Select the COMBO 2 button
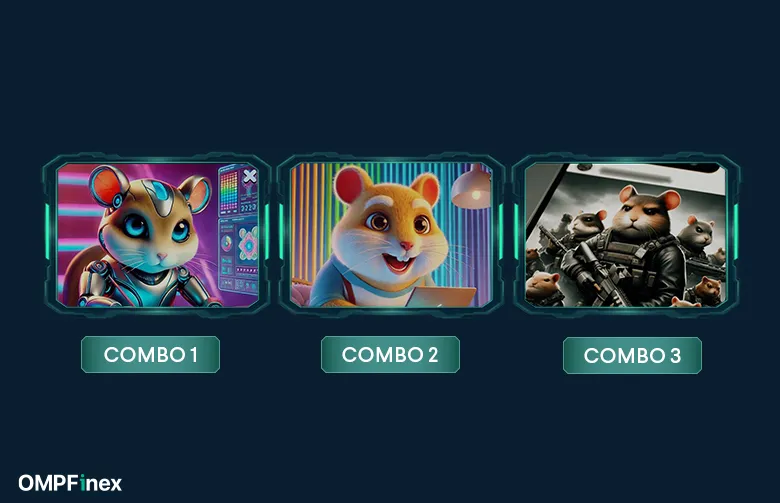Screen dimensions: 780x503 [390, 355]
